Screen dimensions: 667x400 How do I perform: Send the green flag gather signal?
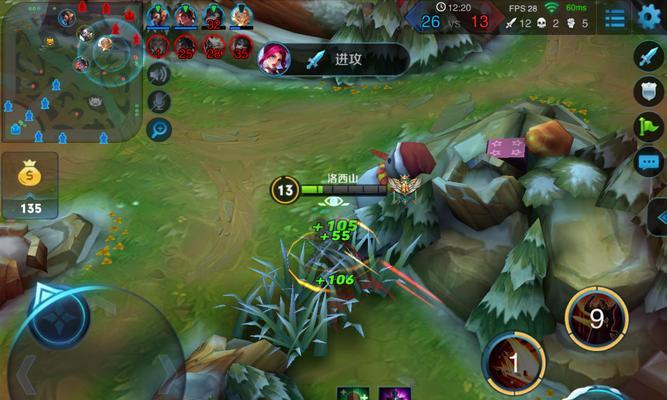pos(649,126)
